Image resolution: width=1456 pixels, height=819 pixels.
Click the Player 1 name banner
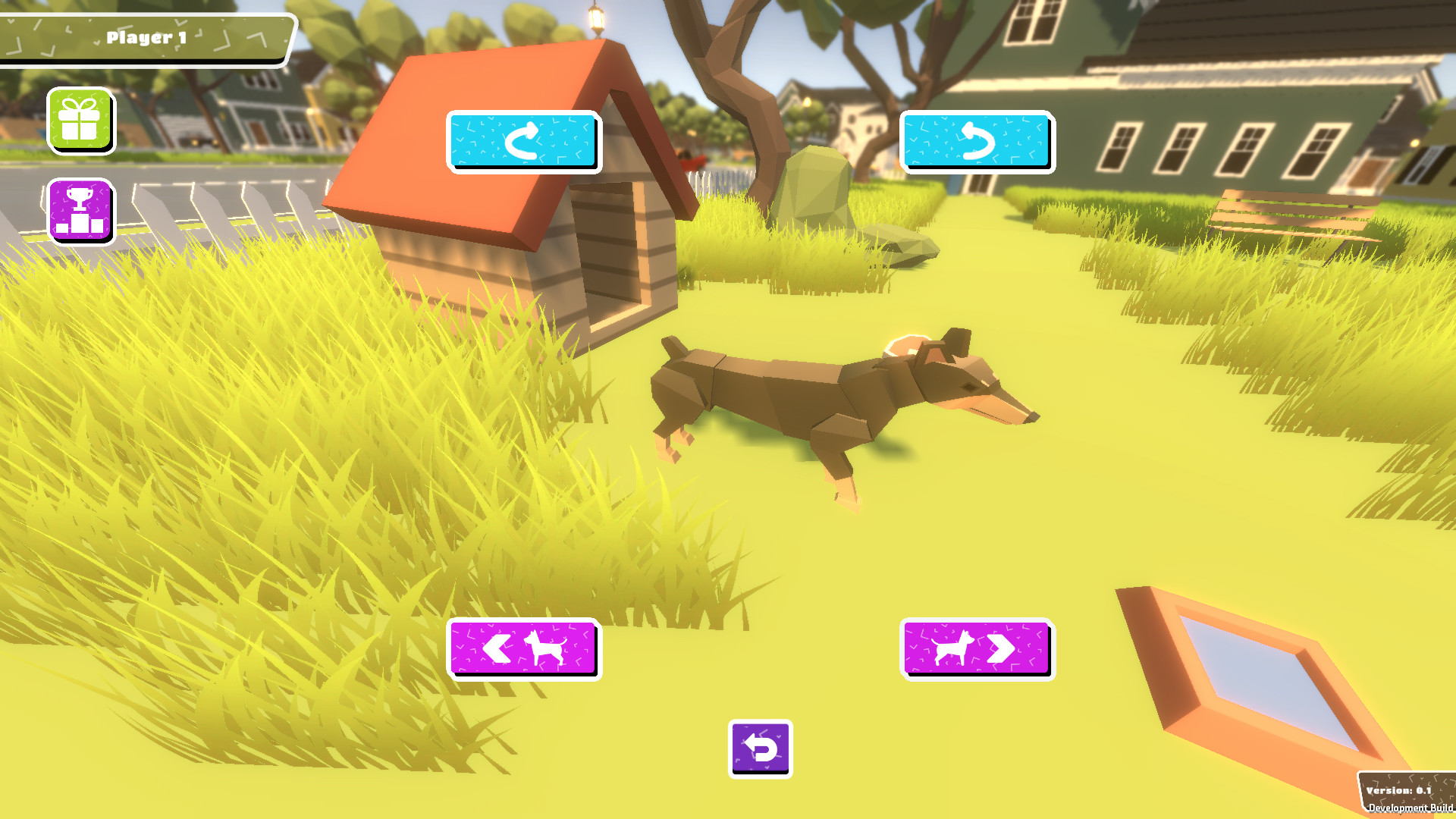click(x=144, y=35)
